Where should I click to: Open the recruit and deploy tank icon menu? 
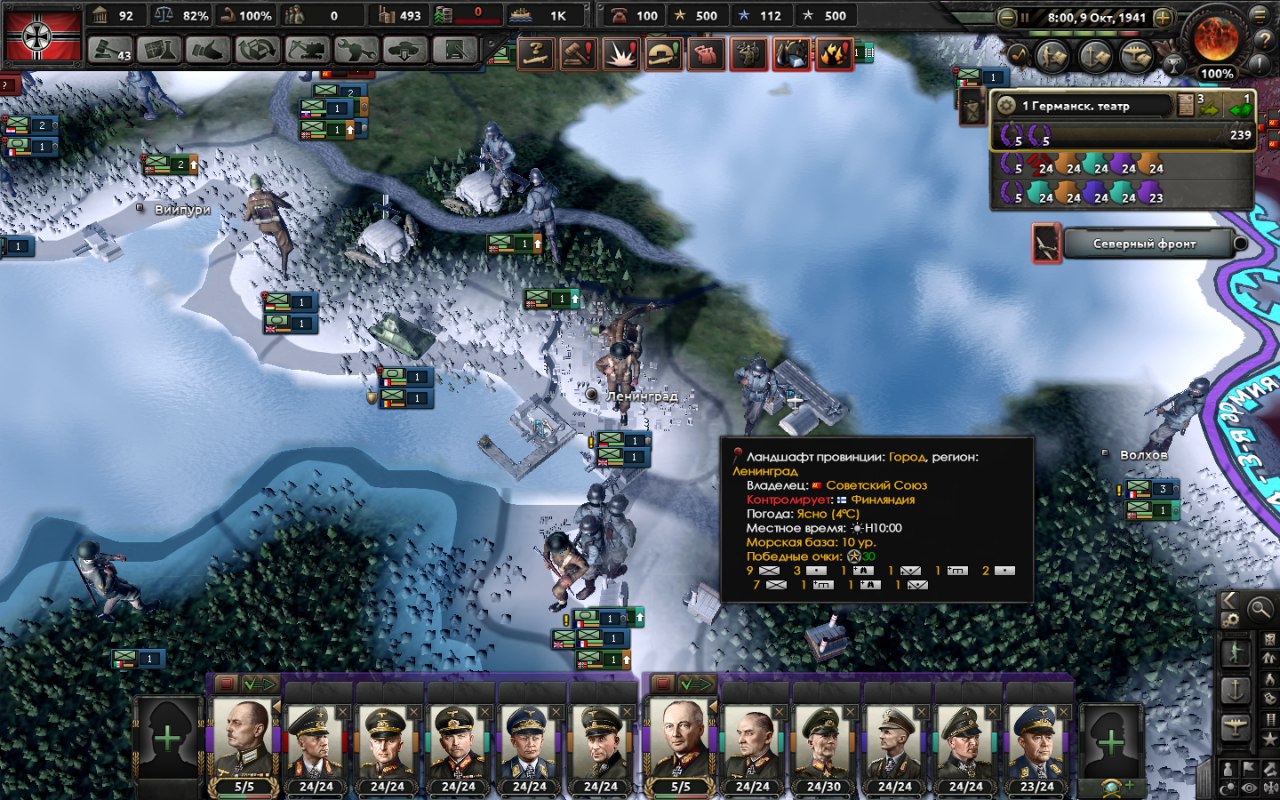(x=406, y=49)
